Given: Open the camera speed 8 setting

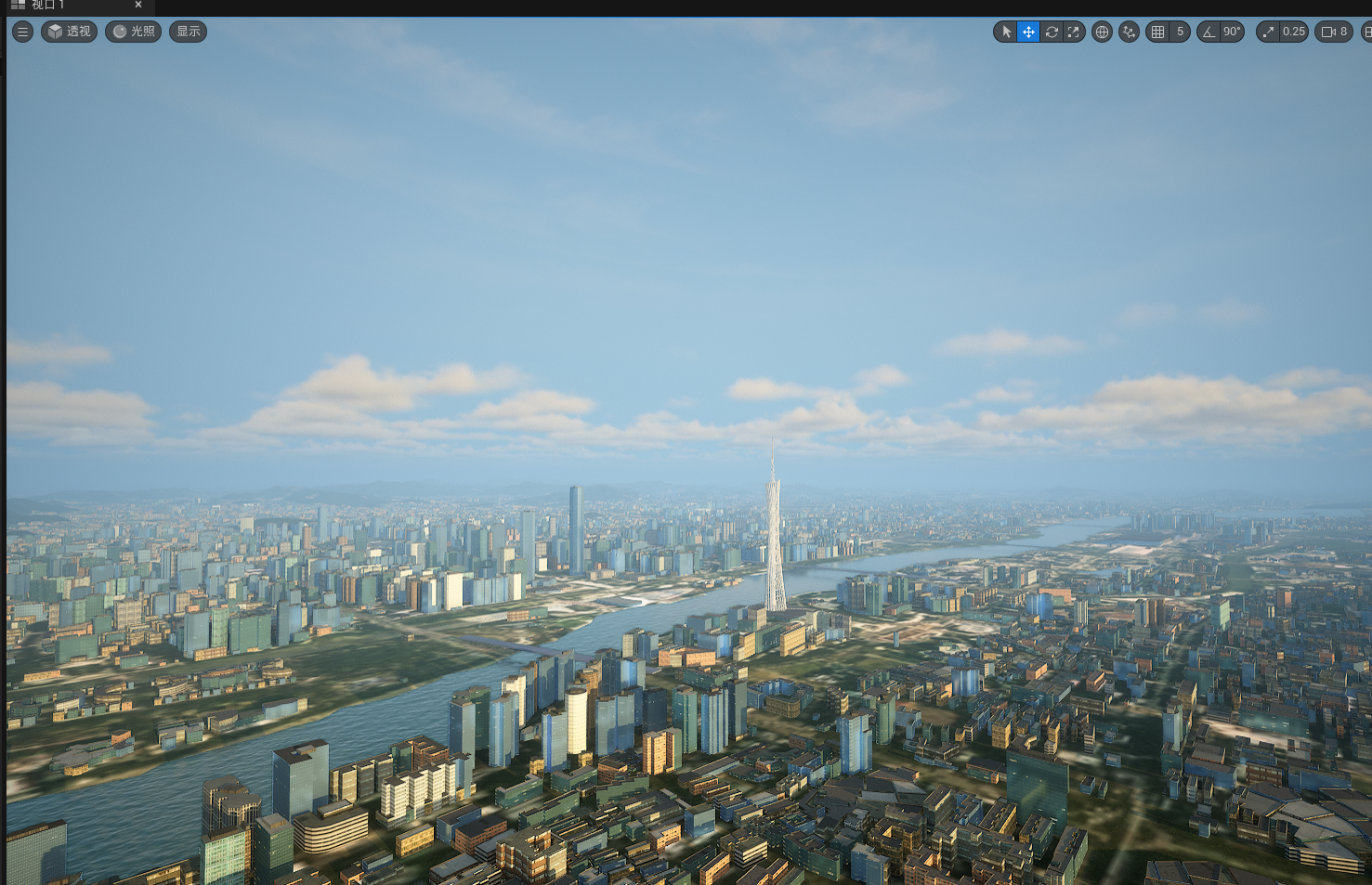Looking at the screenshot, I should click(1334, 32).
